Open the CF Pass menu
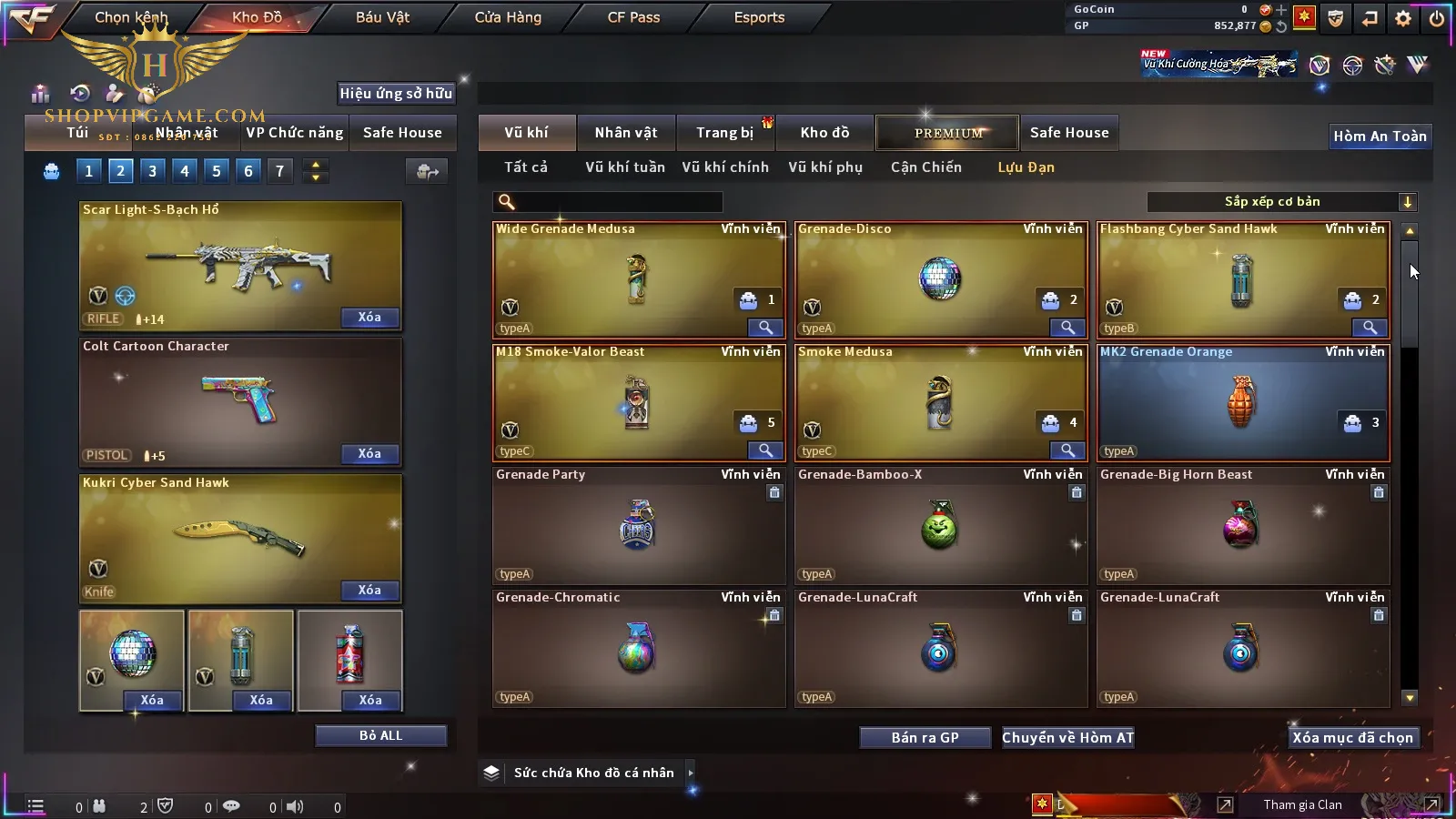Image resolution: width=1456 pixels, height=819 pixels. 633,17
